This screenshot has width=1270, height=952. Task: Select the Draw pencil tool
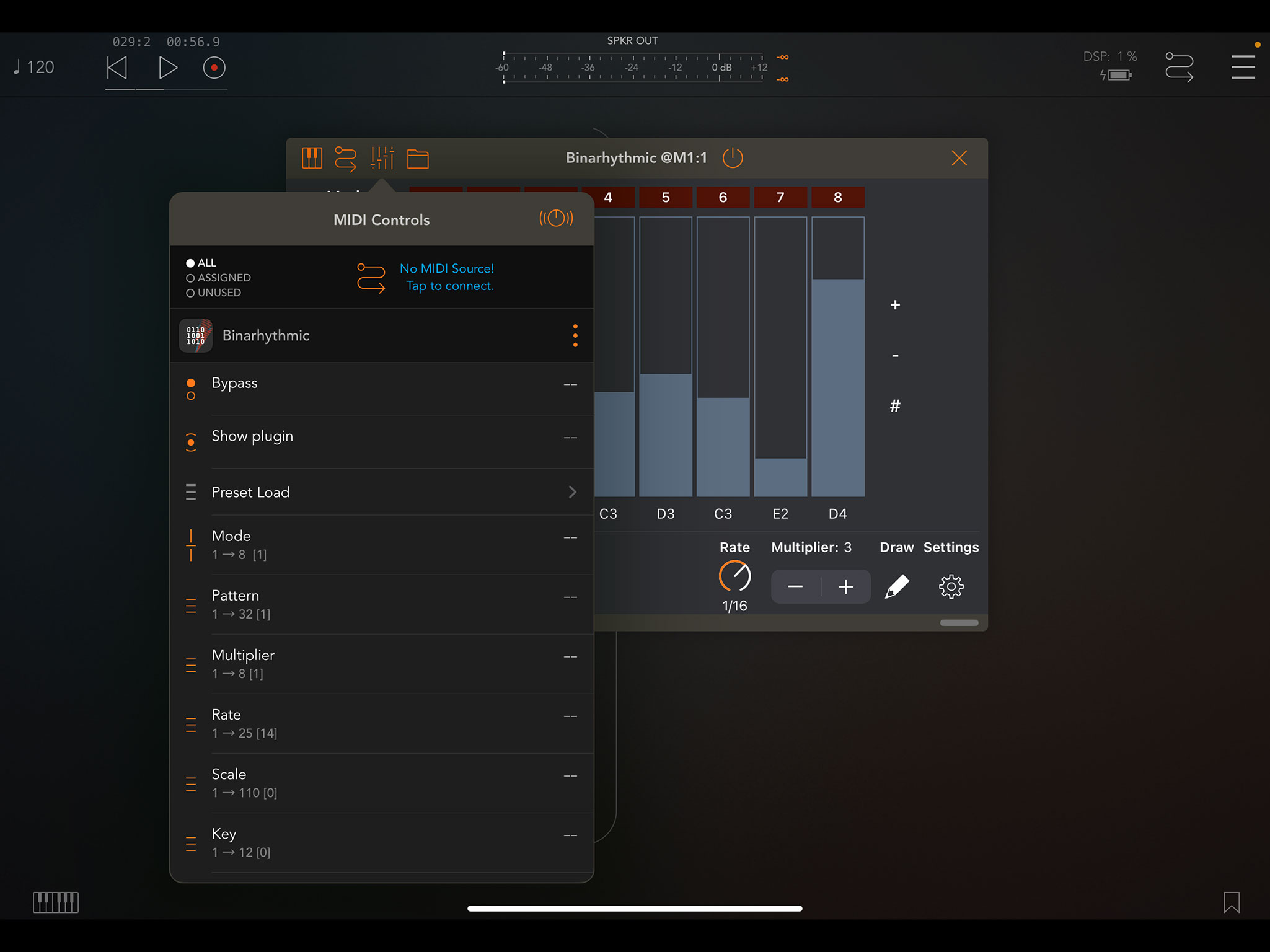[x=896, y=586]
